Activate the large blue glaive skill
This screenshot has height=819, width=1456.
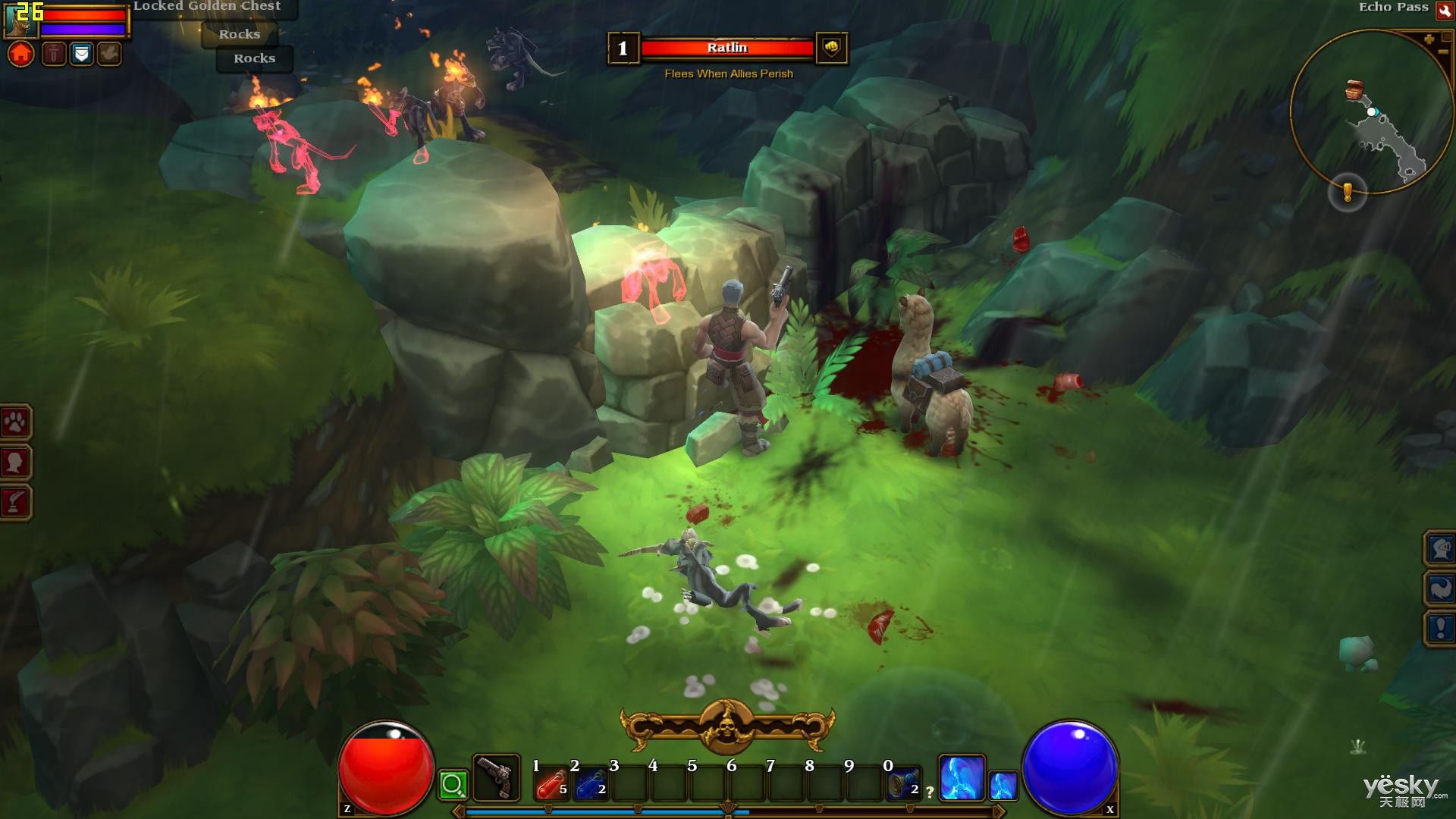click(962, 777)
